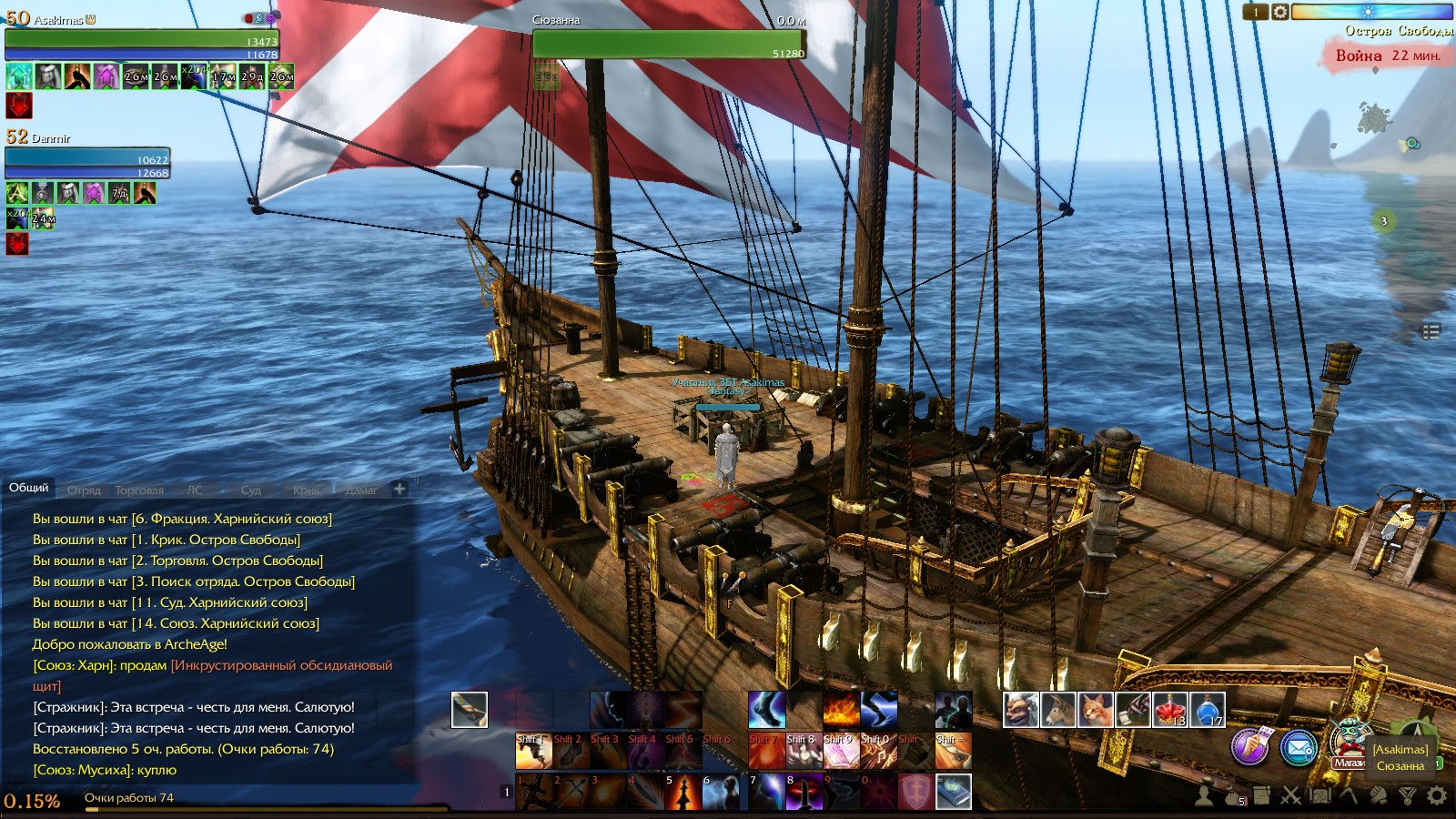This screenshot has width=1456, height=819.
Task: Open the mail envelope icon
Action: click(1299, 748)
